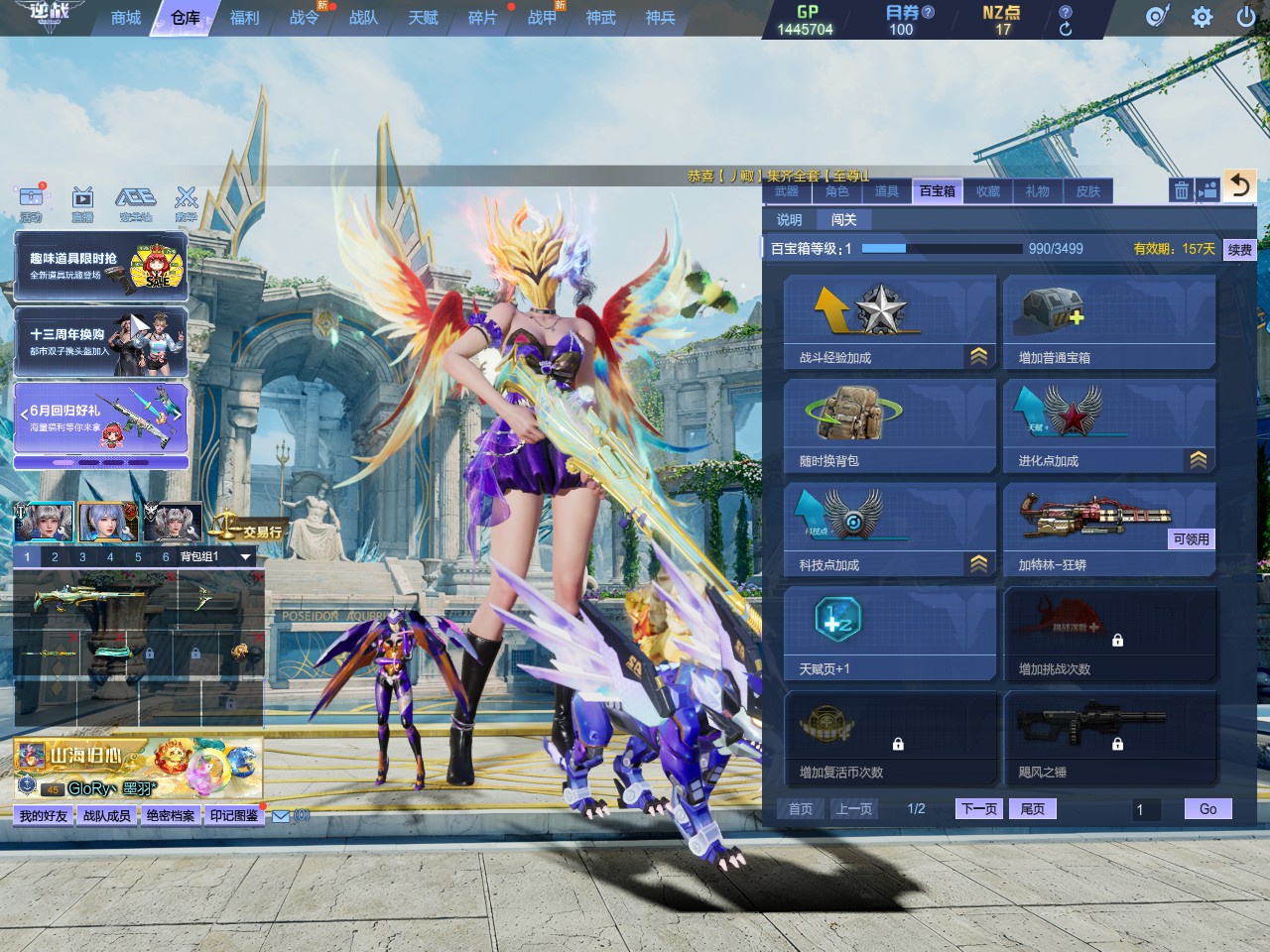The width and height of the screenshot is (1270, 952).
Task: Click the 续费 renew button
Action: pyautogui.click(x=1240, y=249)
